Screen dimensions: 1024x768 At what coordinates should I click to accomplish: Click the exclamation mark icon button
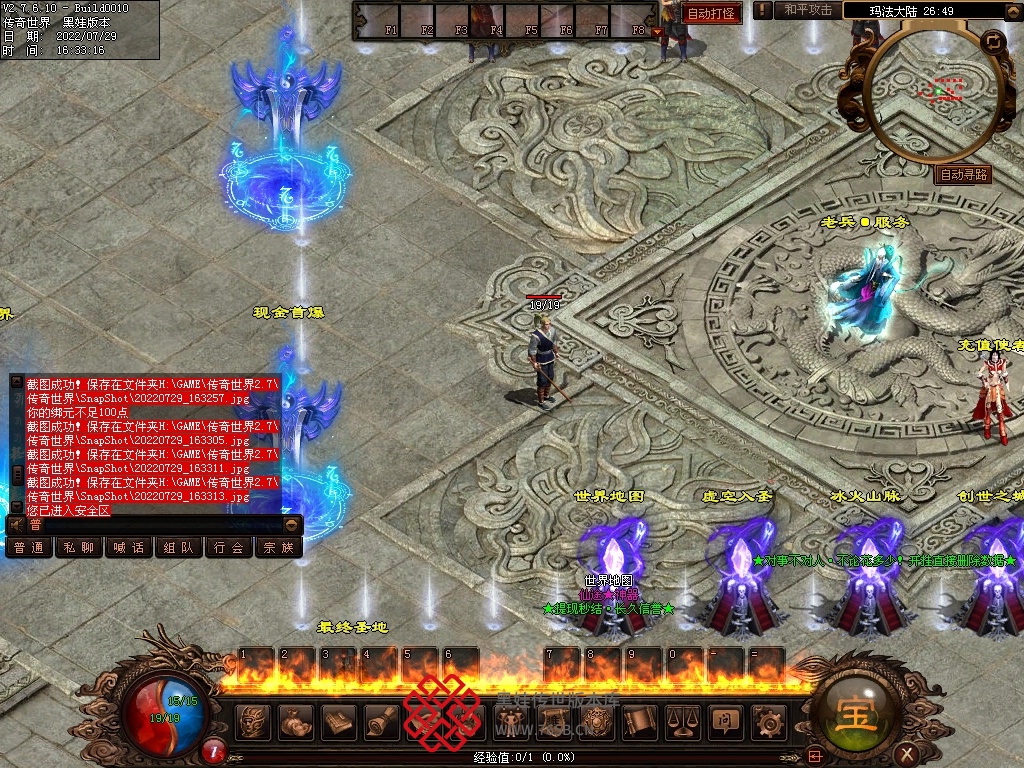pyautogui.click(x=763, y=10)
